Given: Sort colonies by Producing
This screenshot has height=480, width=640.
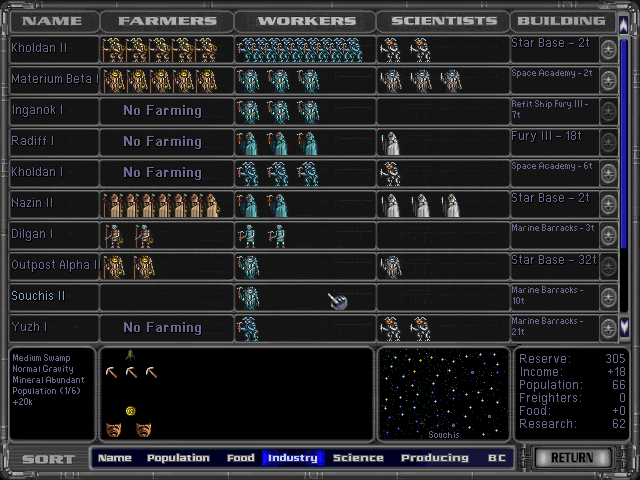Looking at the screenshot, I should (x=434, y=458).
